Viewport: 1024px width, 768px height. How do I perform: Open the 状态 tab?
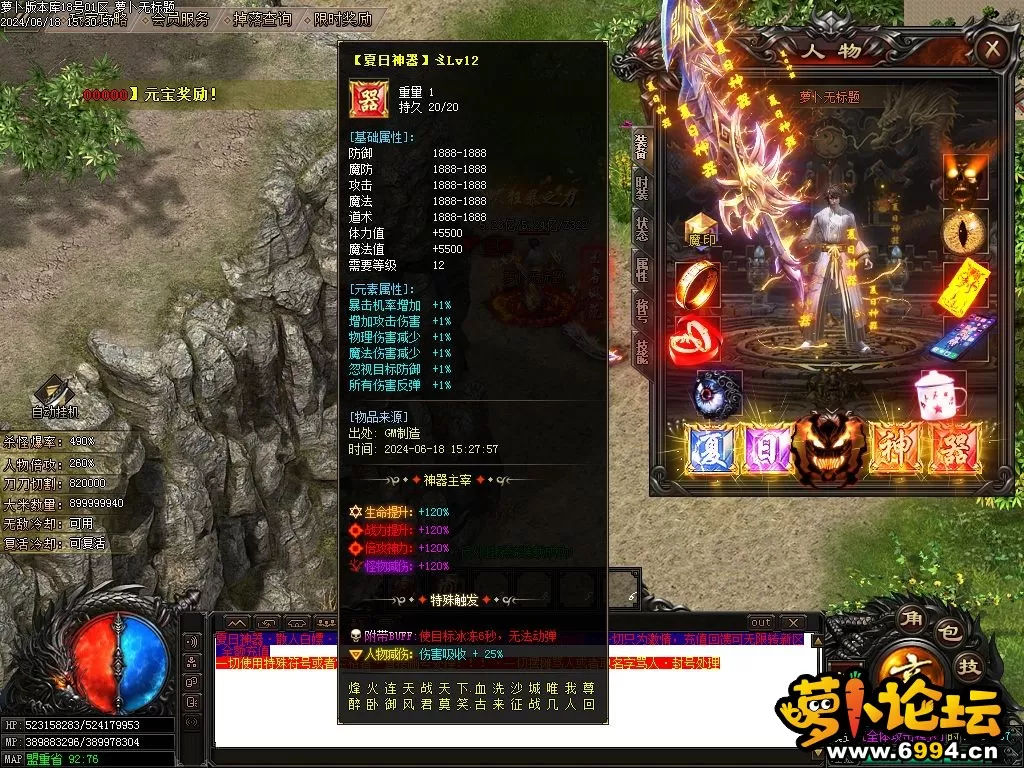641,226
